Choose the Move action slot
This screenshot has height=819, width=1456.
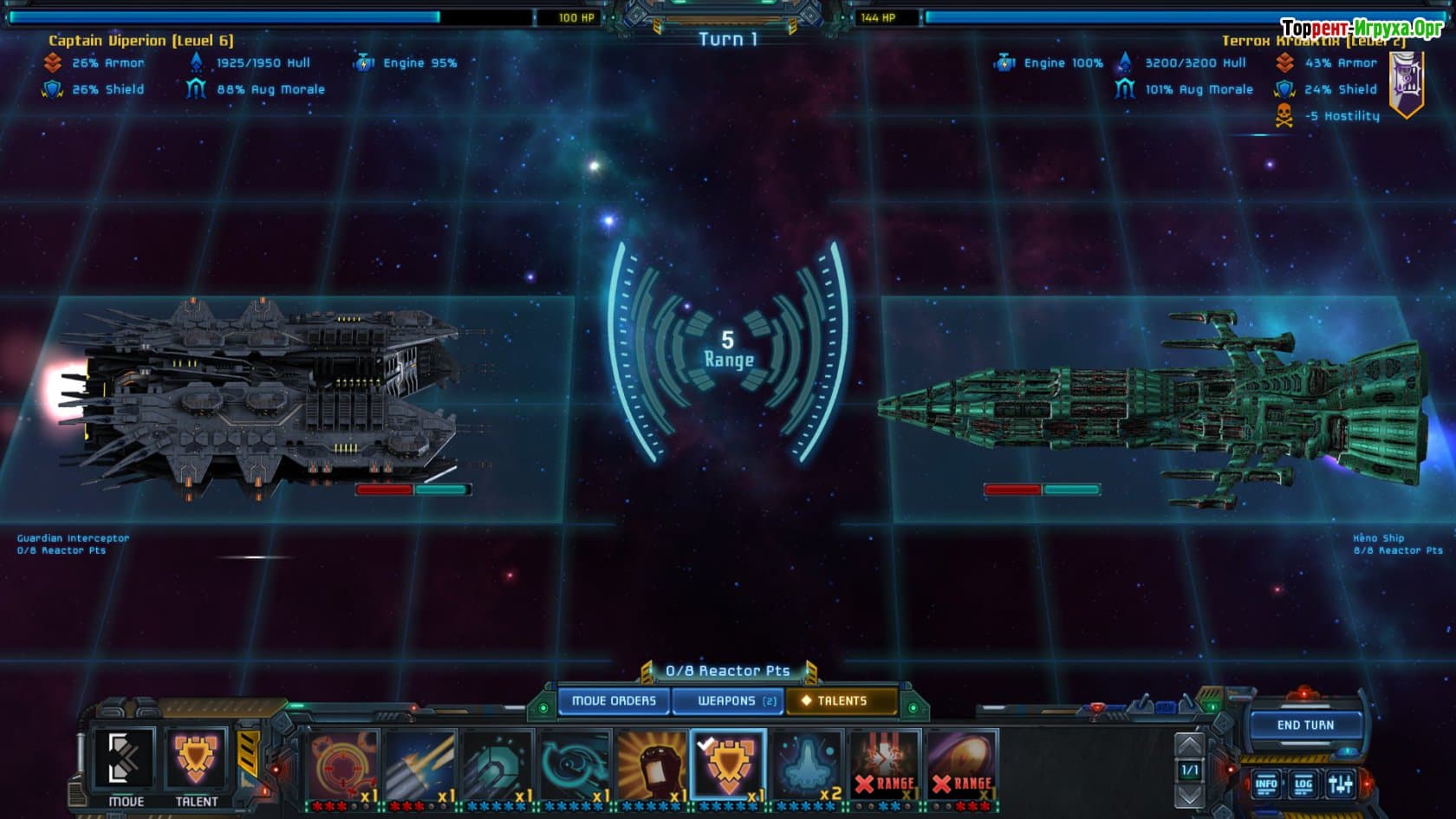tap(126, 763)
